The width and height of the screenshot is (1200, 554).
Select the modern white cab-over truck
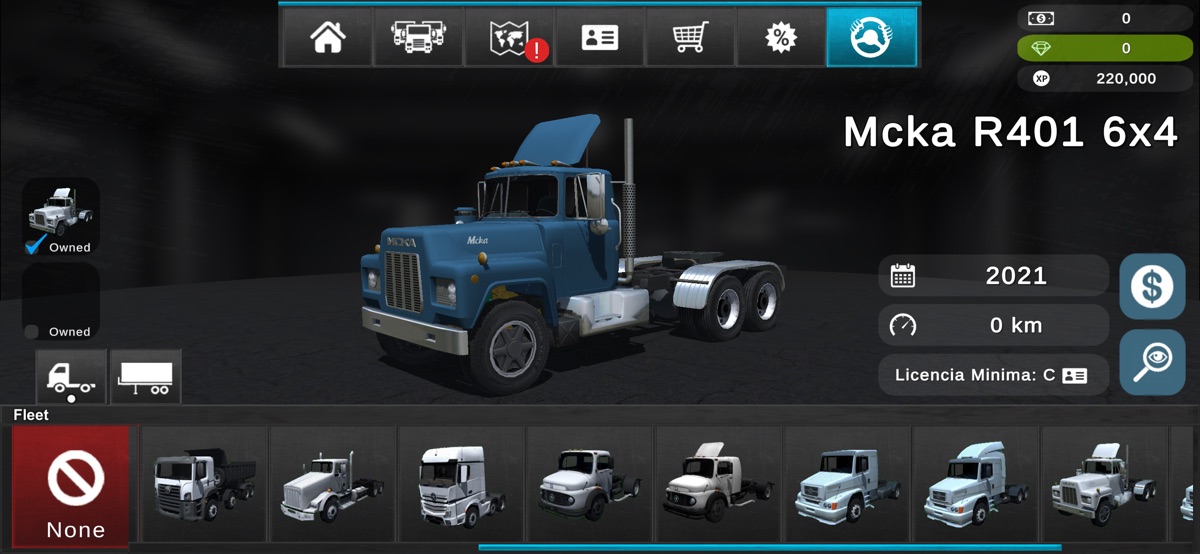(x=461, y=485)
